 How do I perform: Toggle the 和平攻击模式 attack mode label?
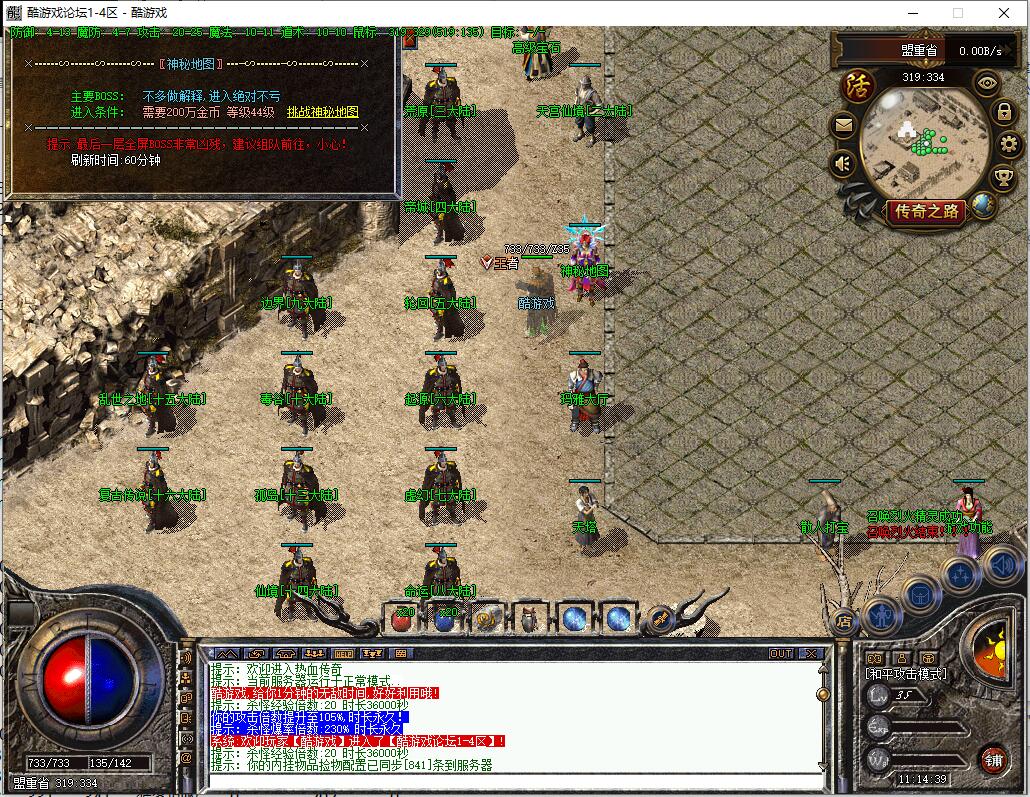coord(906,674)
